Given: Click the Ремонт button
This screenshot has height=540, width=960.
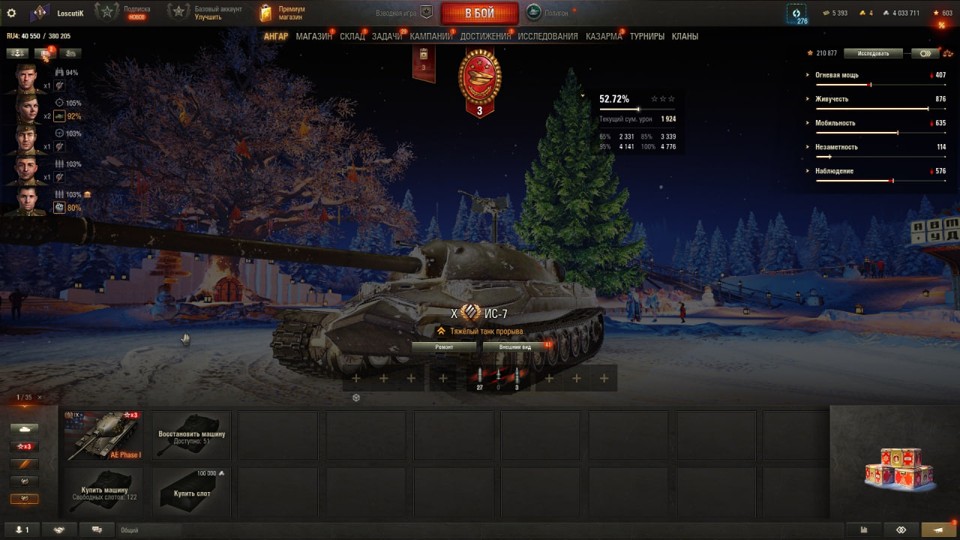Looking at the screenshot, I should (444, 346).
